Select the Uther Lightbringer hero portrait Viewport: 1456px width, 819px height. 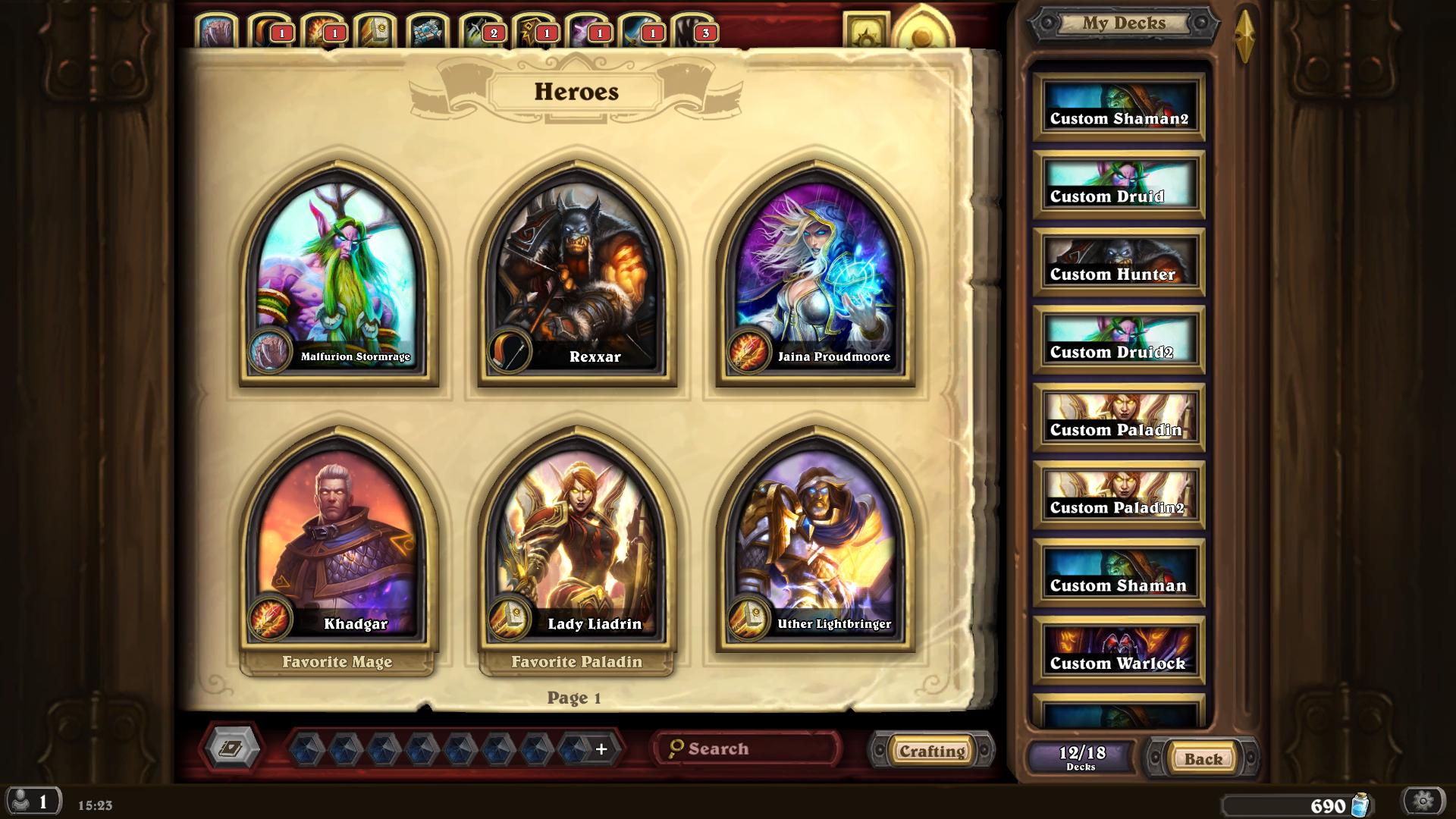tap(815, 540)
